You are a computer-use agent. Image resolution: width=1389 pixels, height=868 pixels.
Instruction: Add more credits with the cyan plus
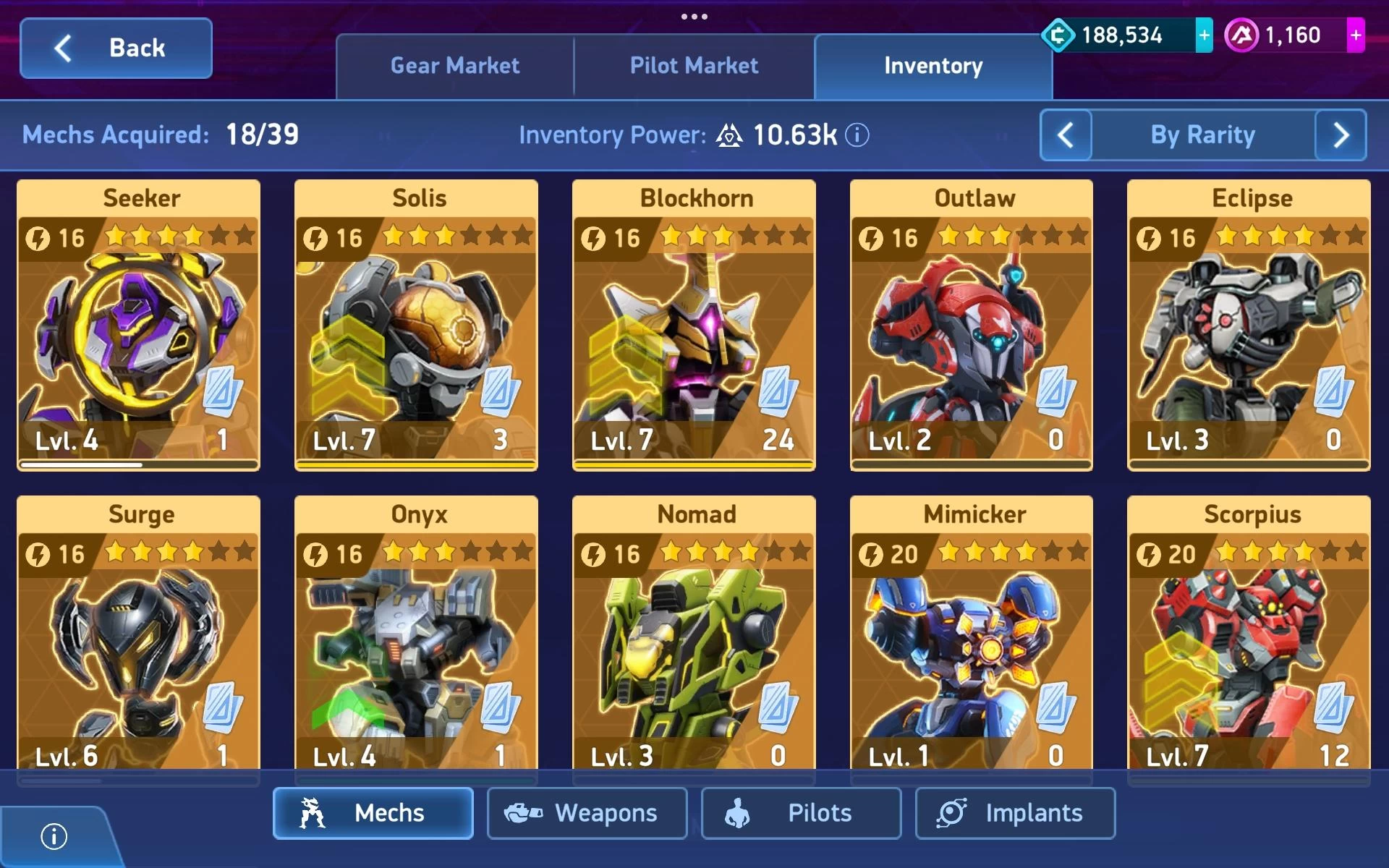click(x=1204, y=35)
